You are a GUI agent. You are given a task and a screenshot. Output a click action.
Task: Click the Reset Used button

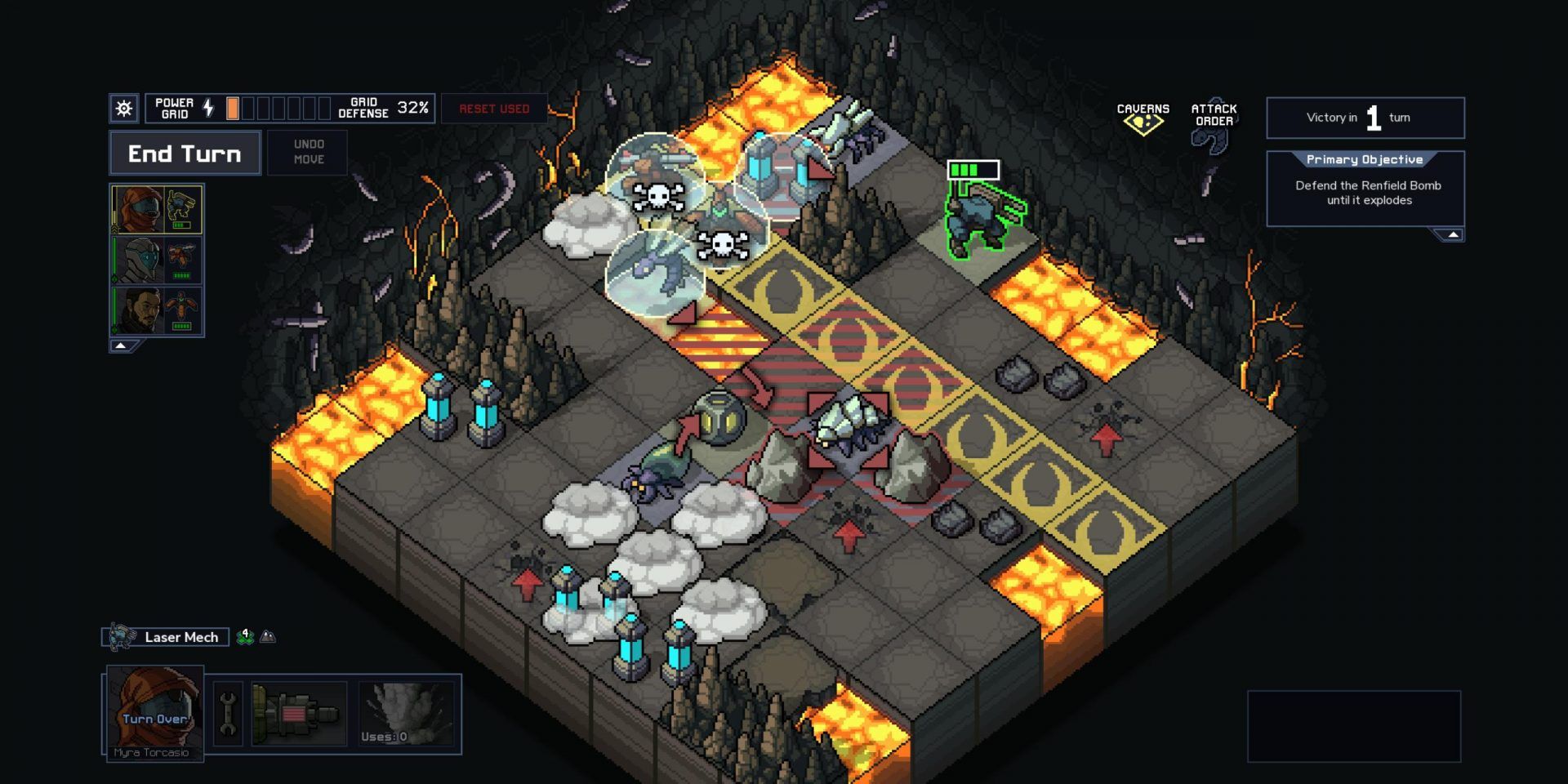coord(493,108)
